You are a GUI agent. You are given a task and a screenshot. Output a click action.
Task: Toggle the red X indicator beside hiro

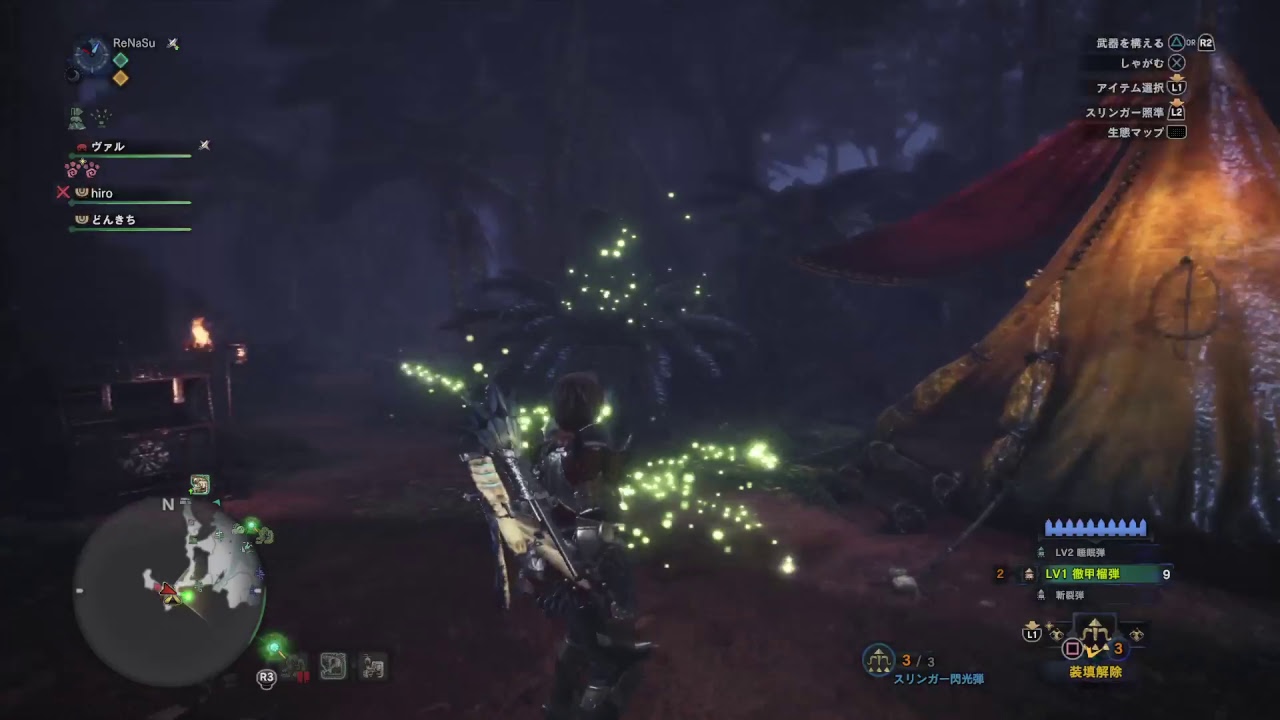63,192
